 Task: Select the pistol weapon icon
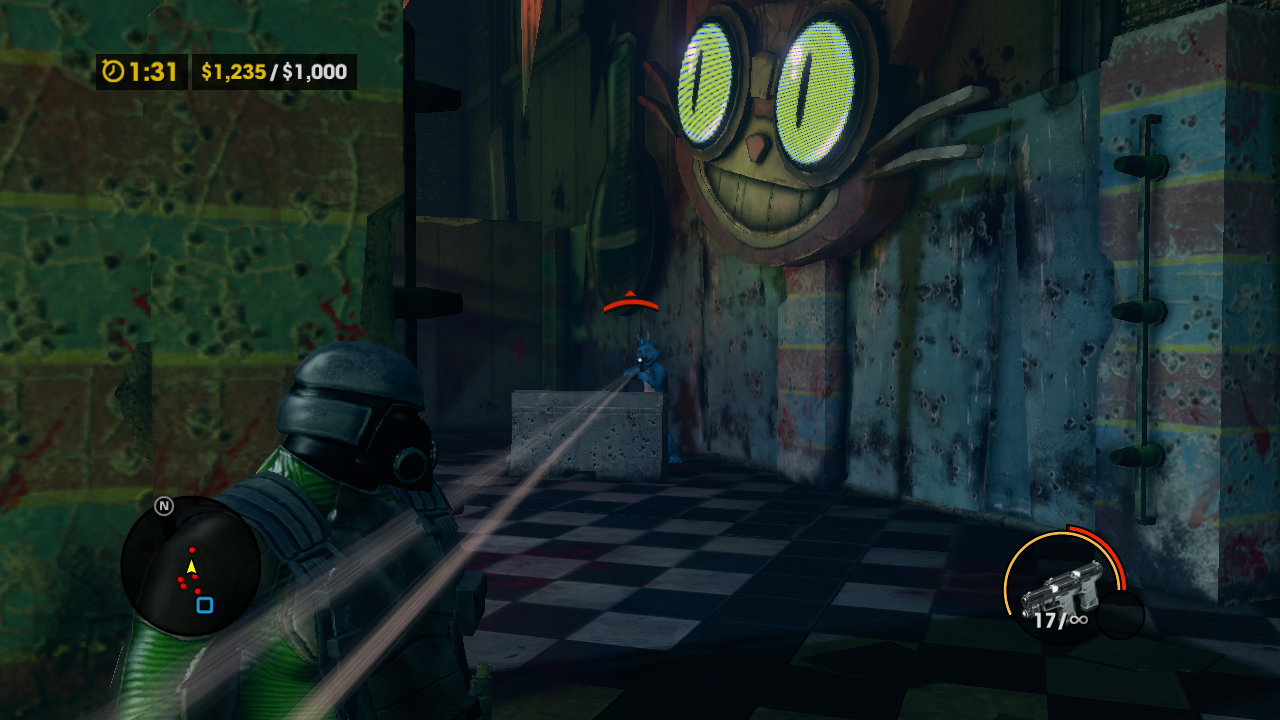[x=1060, y=590]
